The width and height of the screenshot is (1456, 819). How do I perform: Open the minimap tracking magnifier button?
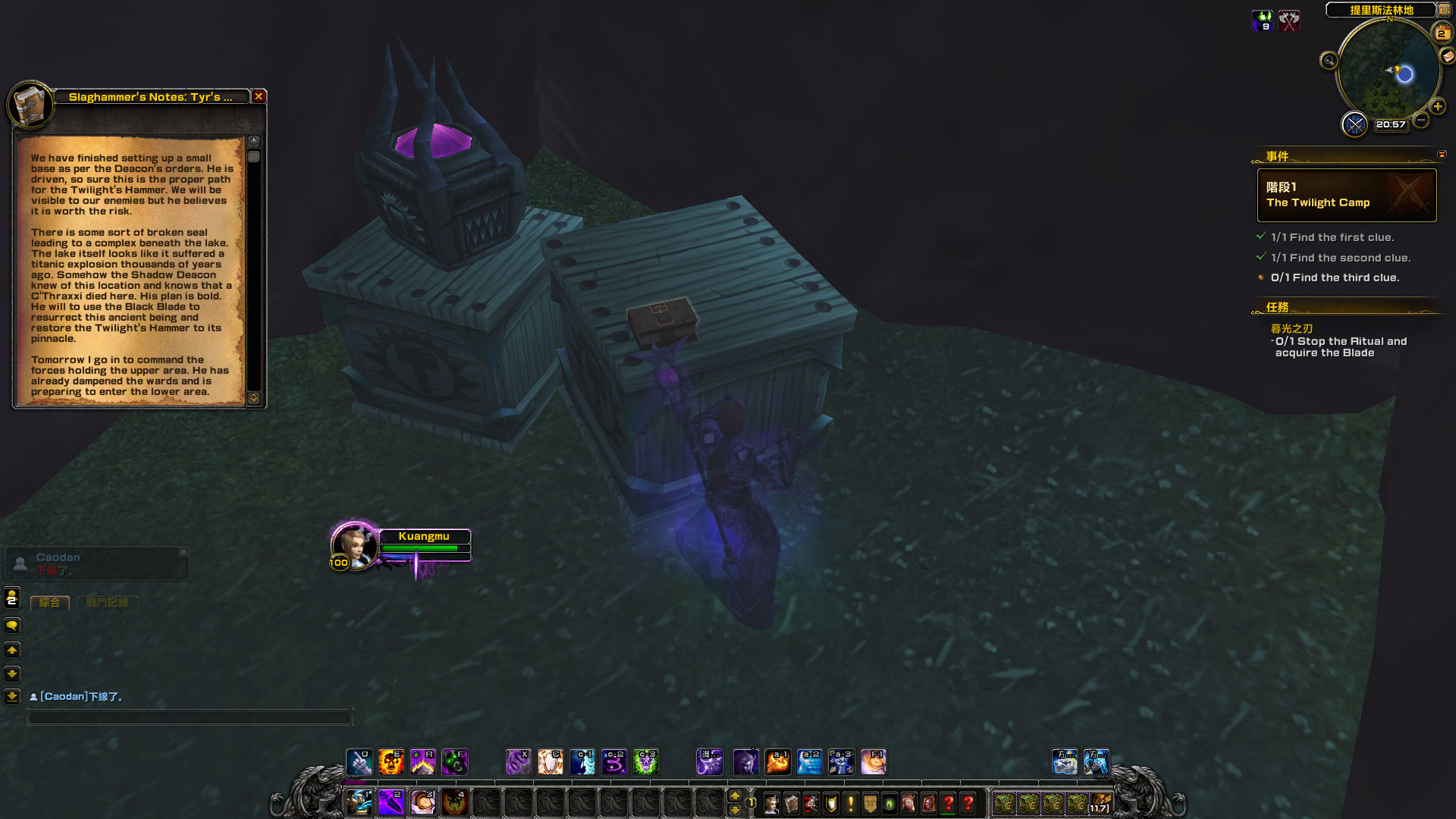coord(1329,61)
